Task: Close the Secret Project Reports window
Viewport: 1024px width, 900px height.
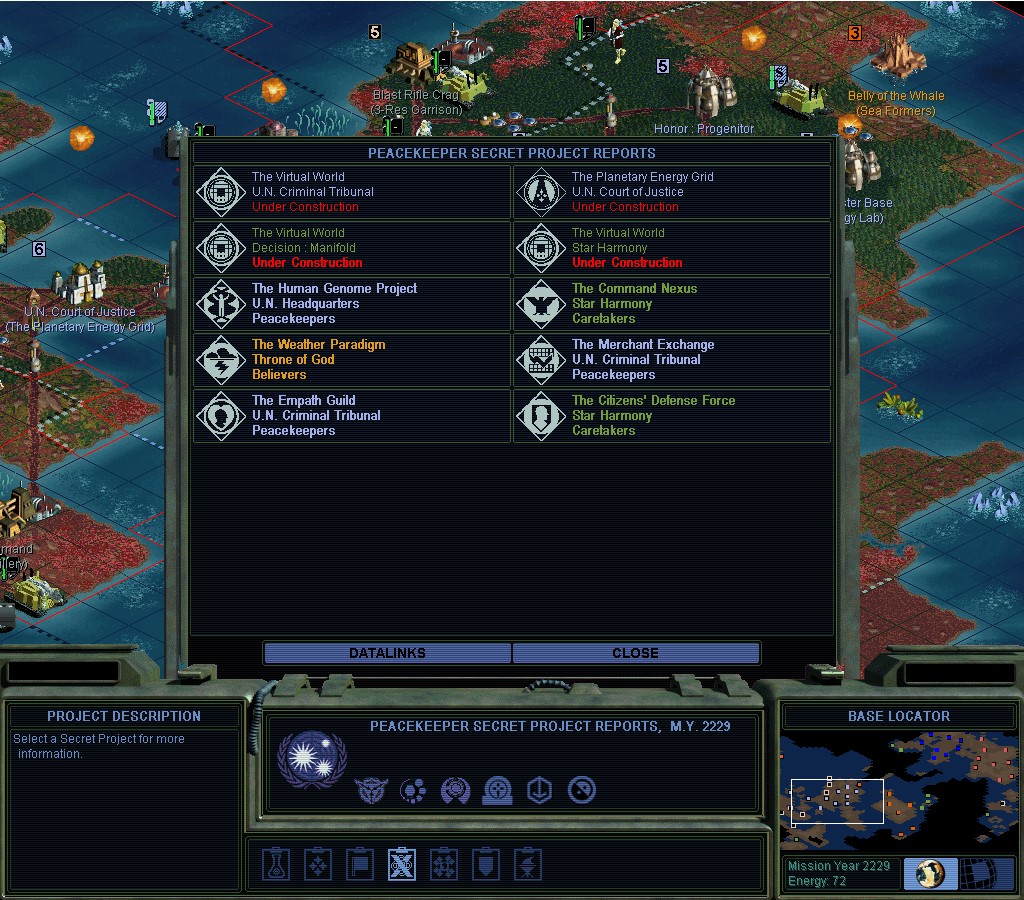Action: tap(635, 653)
